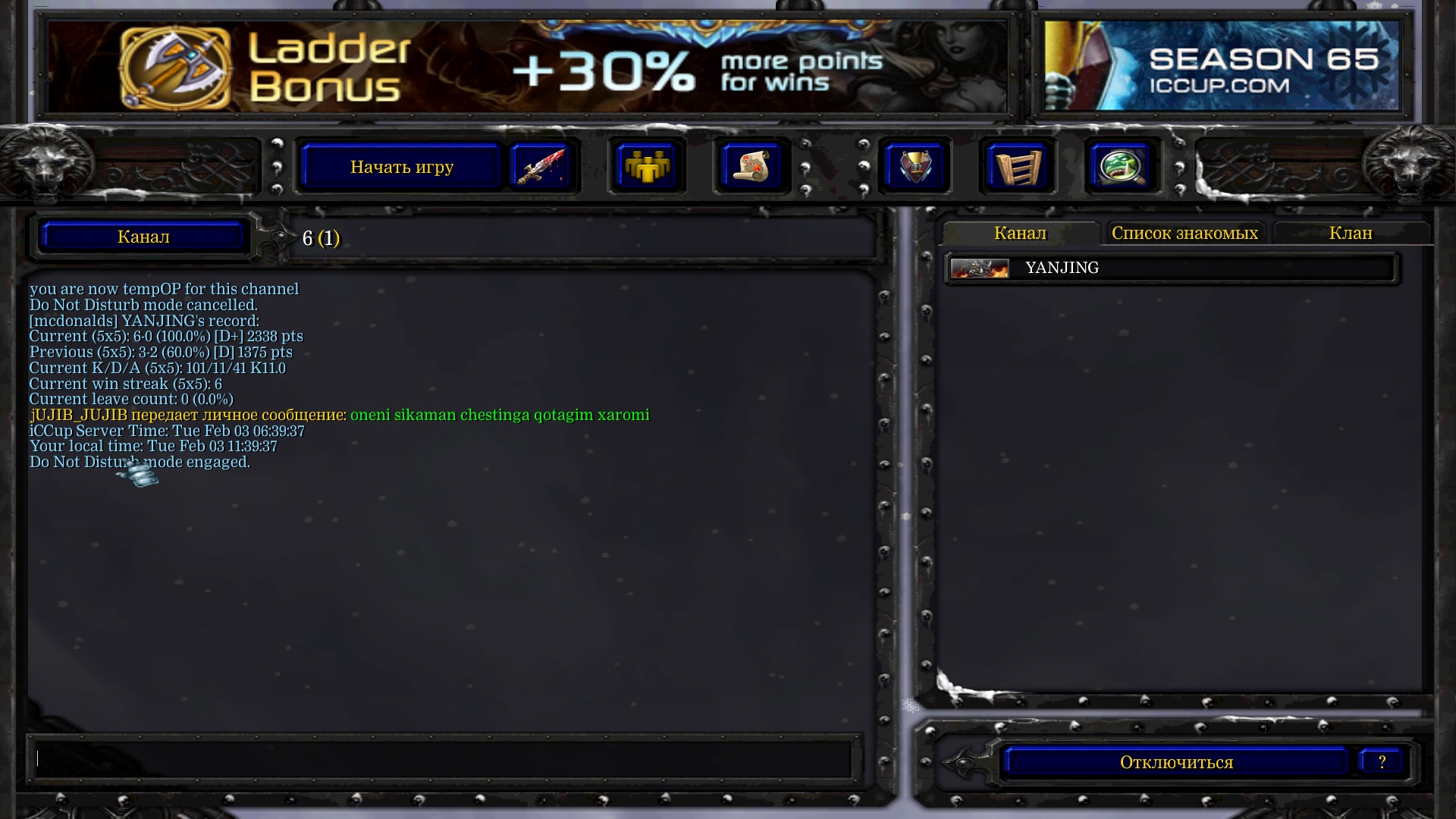Open the wooden ladder icon button
The width and height of the screenshot is (1456, 819).
tap(1018, 167)
